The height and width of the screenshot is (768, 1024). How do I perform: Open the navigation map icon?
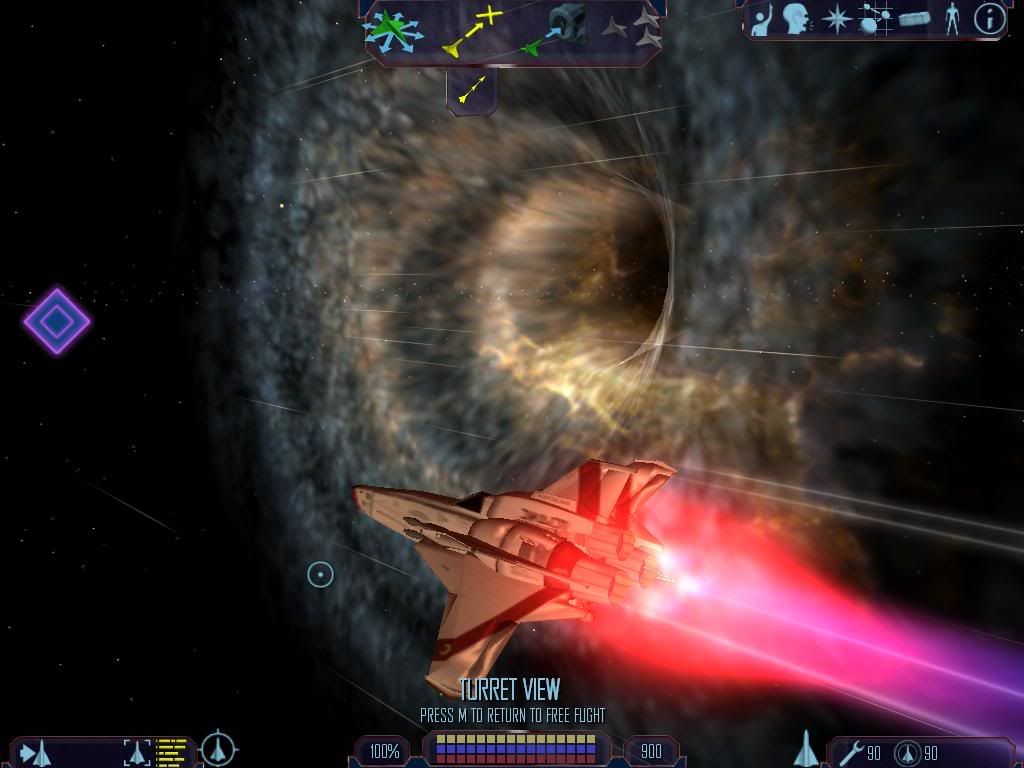(875, 19)
